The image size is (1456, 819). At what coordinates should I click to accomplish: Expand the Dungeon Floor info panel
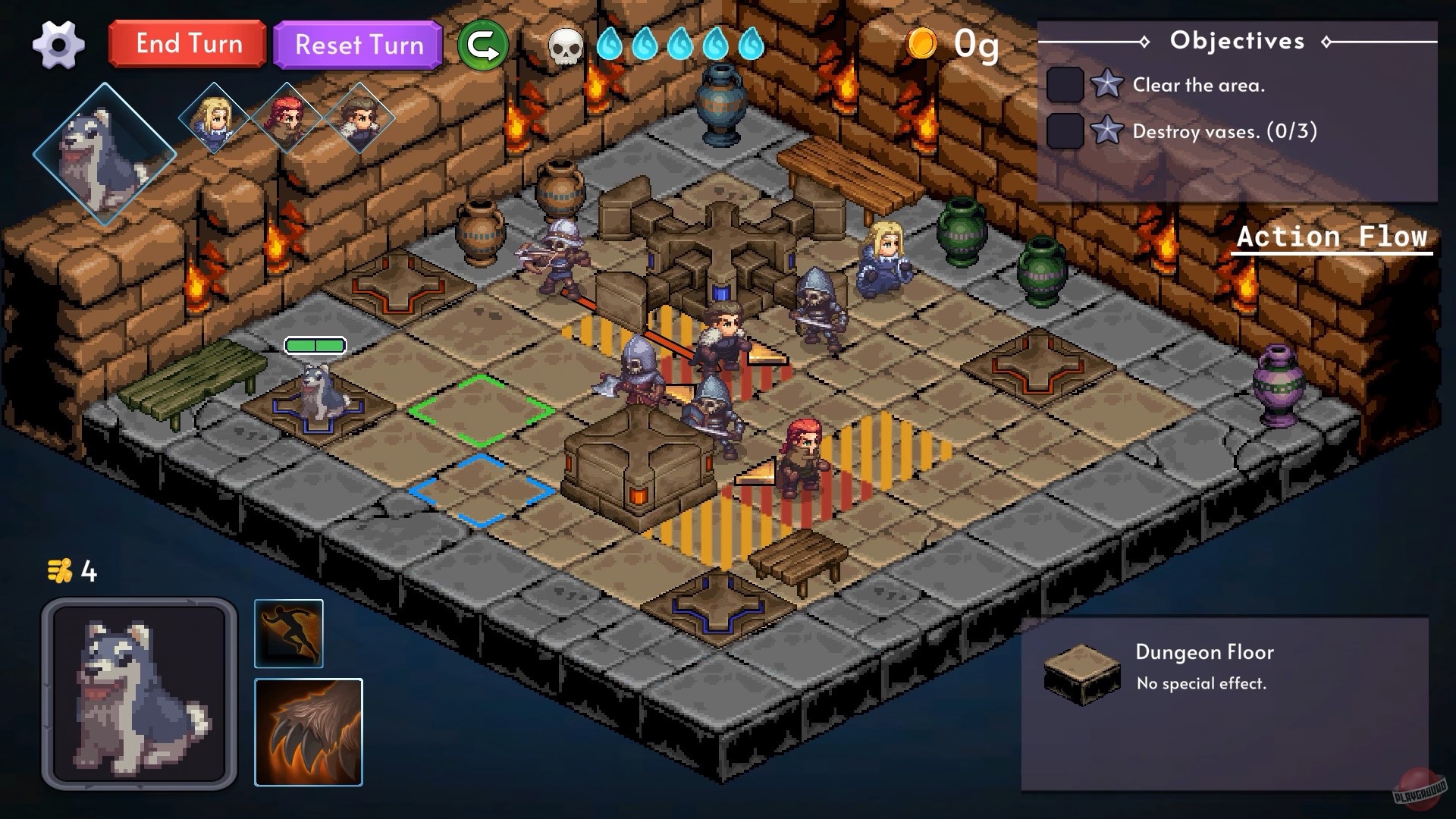1203,652
